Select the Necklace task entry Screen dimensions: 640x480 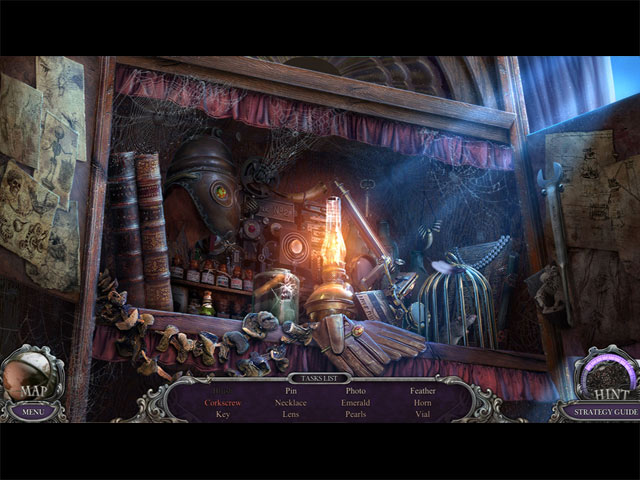click(x=291, y=402)
